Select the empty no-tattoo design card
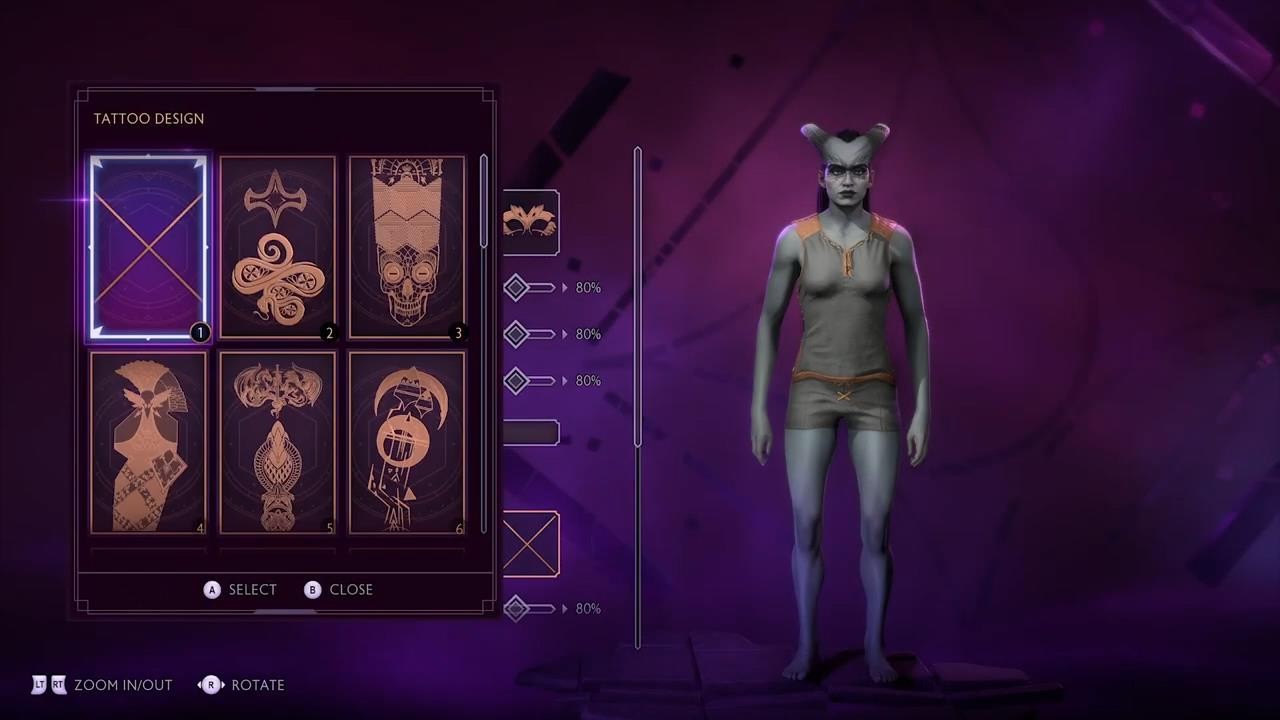Screen dimensions: 1280x720 click(148, 248)
